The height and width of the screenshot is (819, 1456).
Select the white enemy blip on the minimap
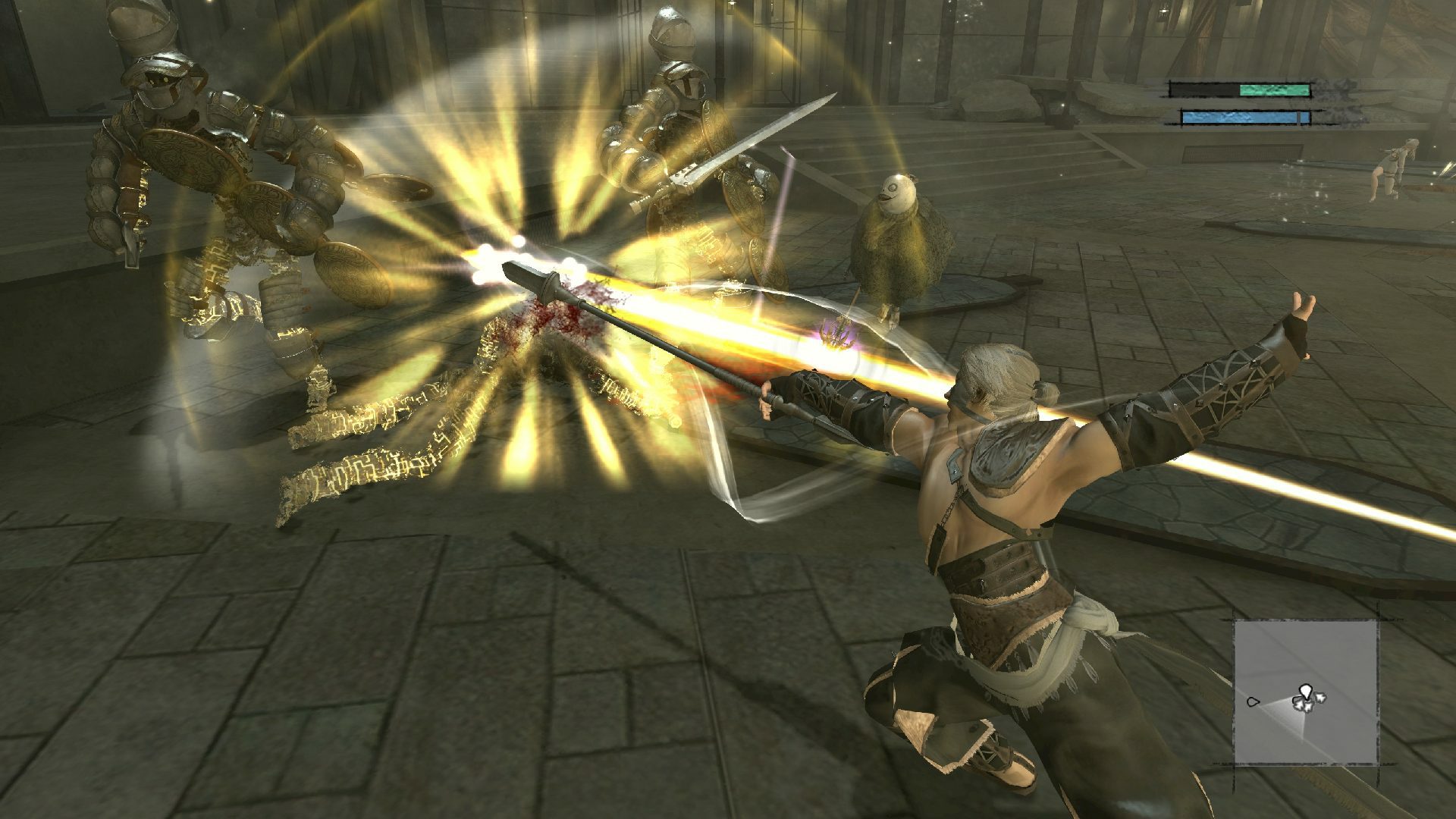1321,698
